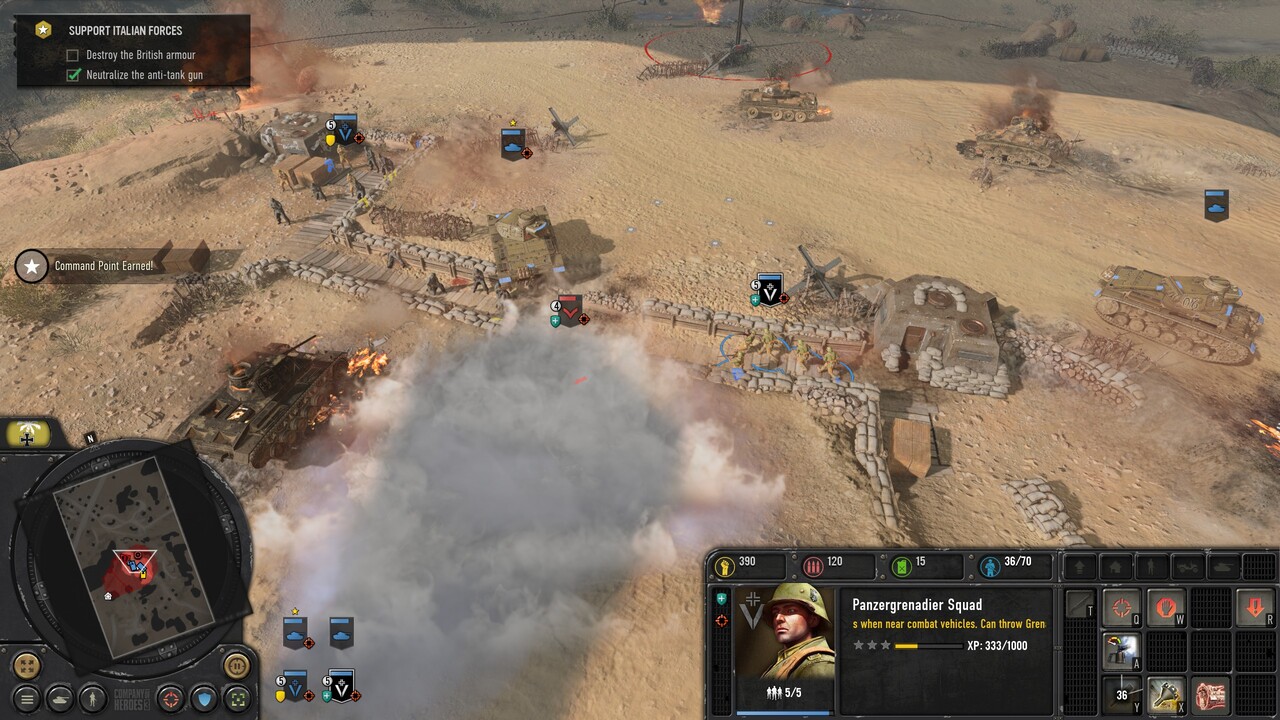The width and height of the screenshot is (1280, 720).
Task: Click the pause button beside the minimap
Action: (236, 664)
